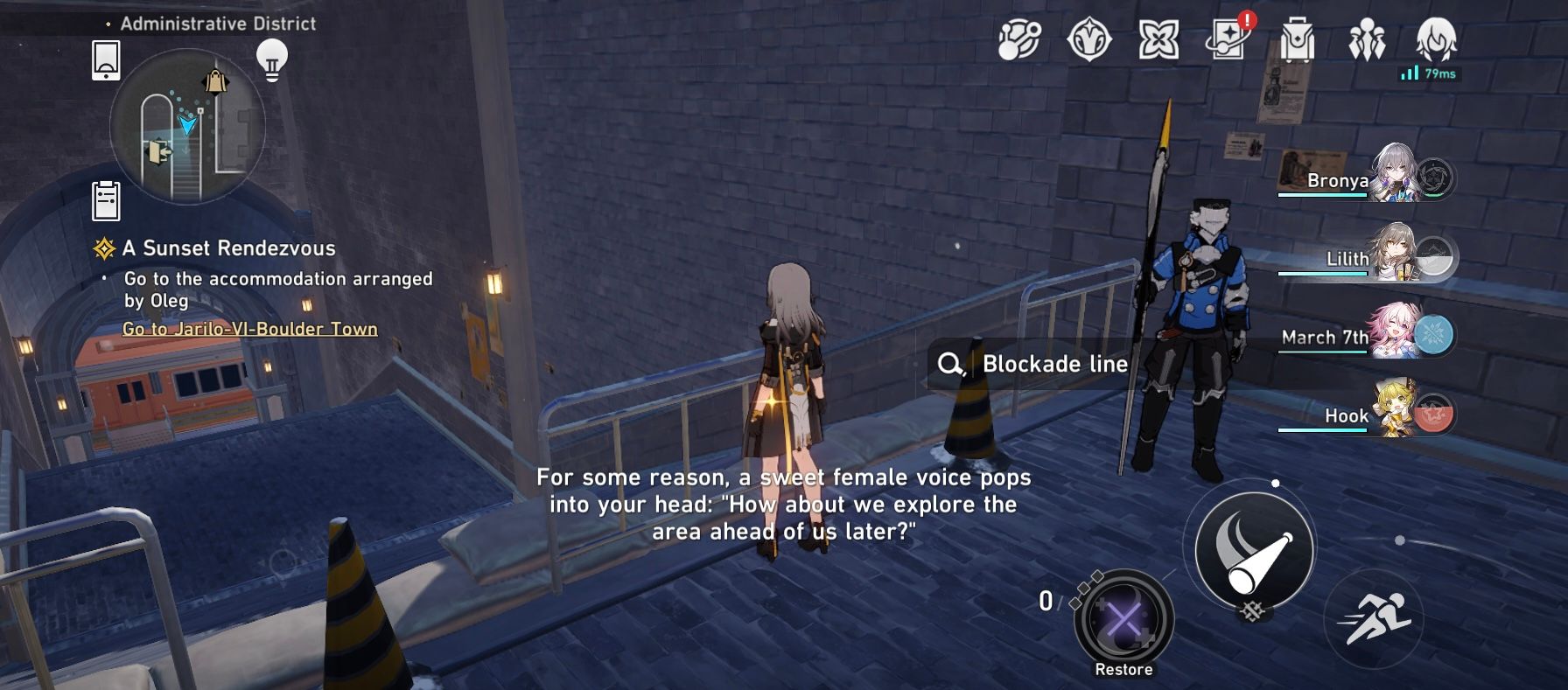1568x690 pixels.
Task: Open the phone icon beside the minimap
Action: point(104,60)
